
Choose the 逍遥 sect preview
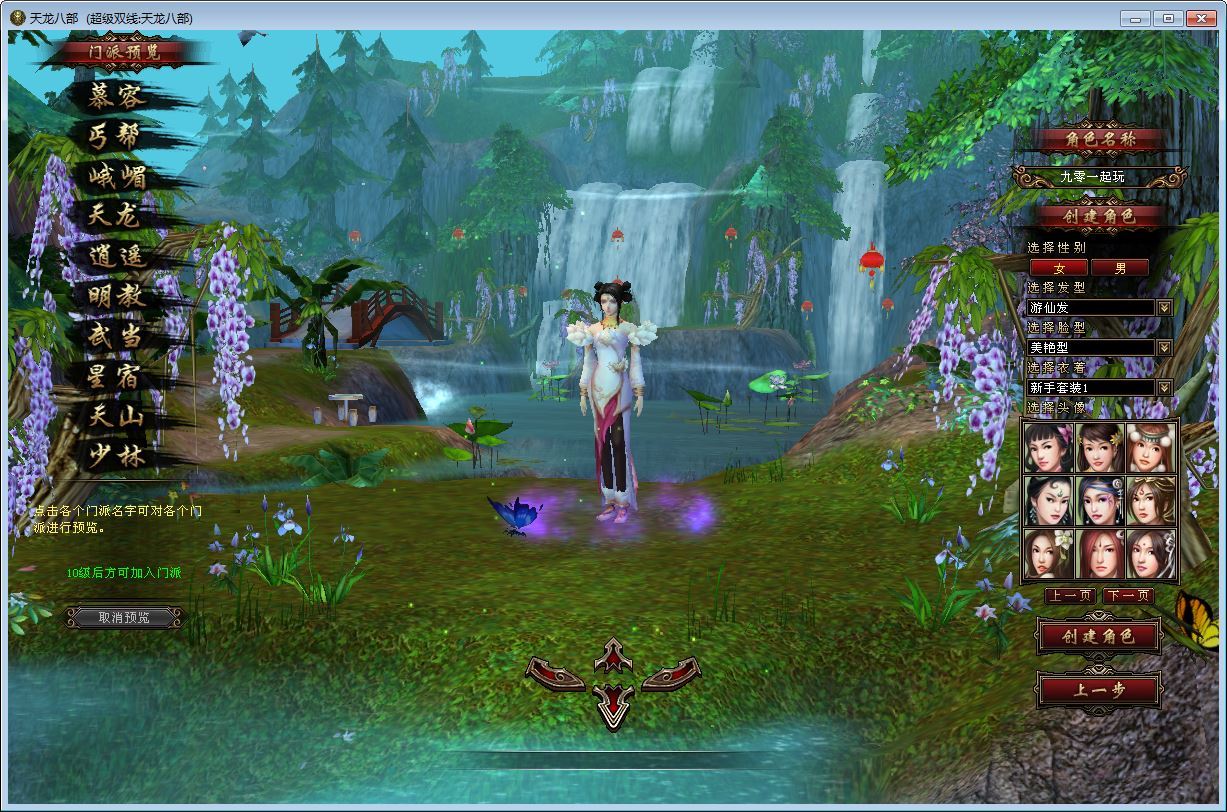[117, 257]
